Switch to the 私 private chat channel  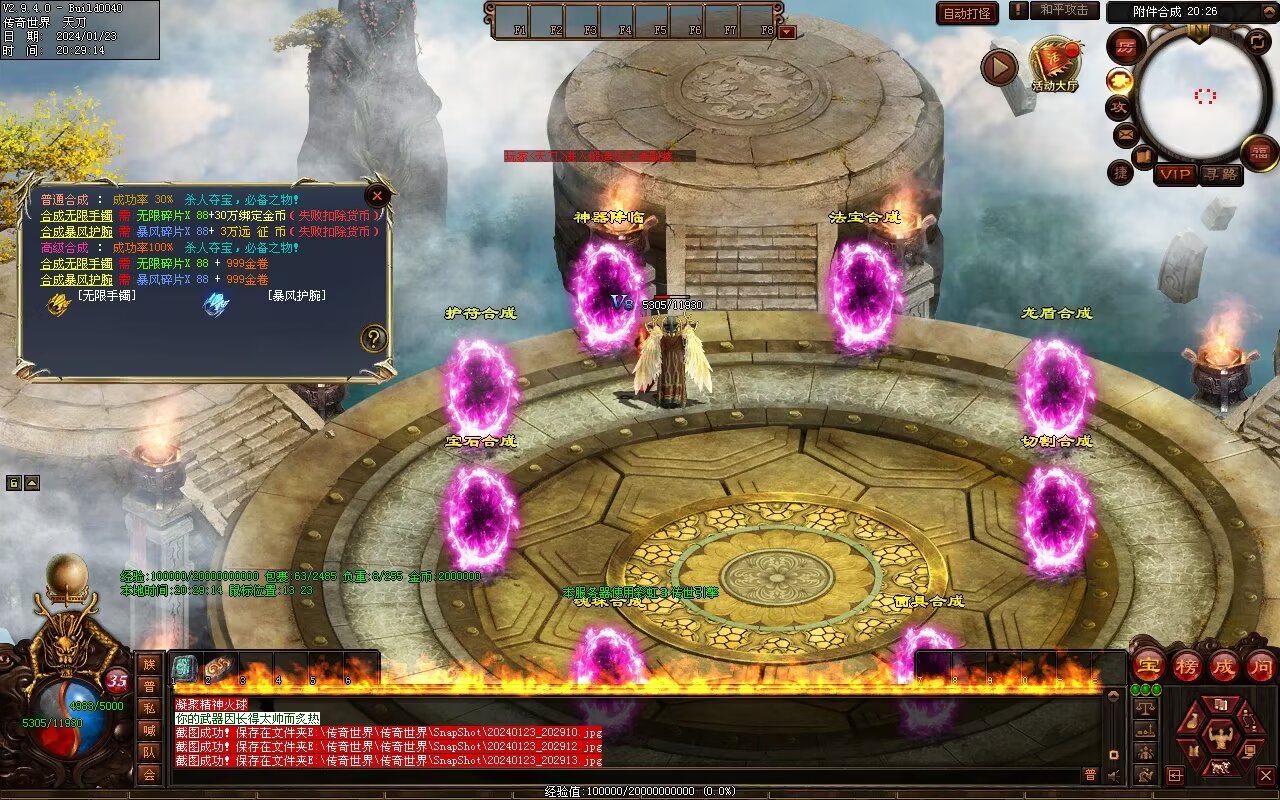[x=149, y=708]
